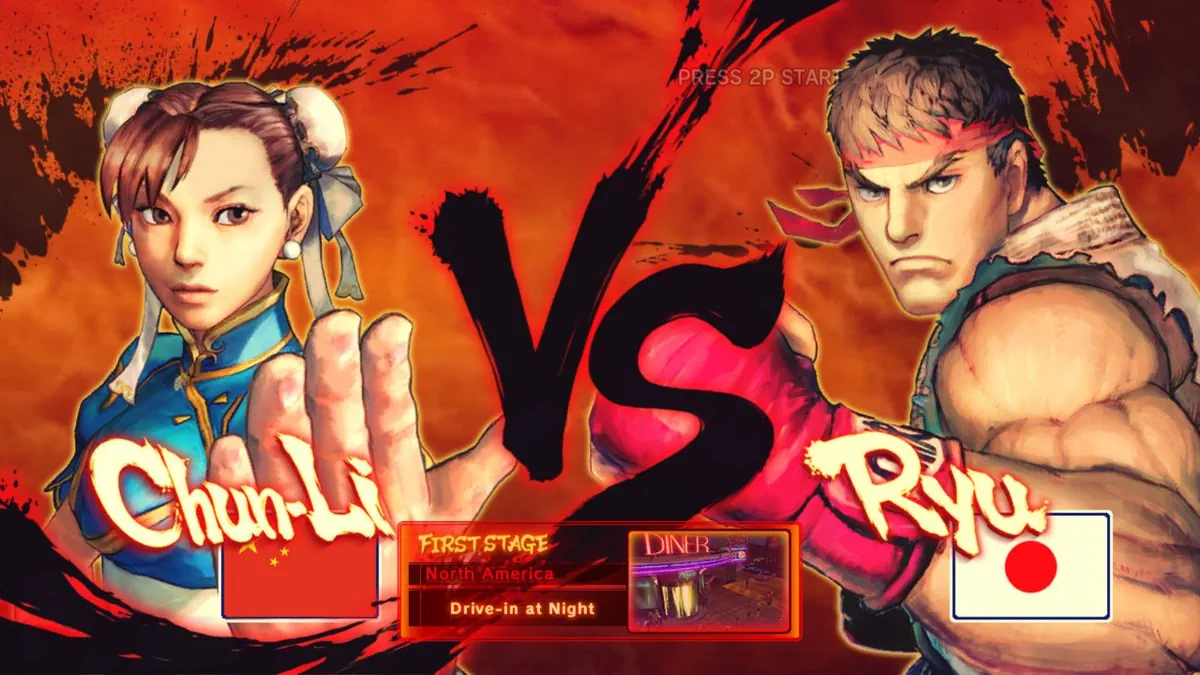Click the First Stage info panel

(512, 580)
